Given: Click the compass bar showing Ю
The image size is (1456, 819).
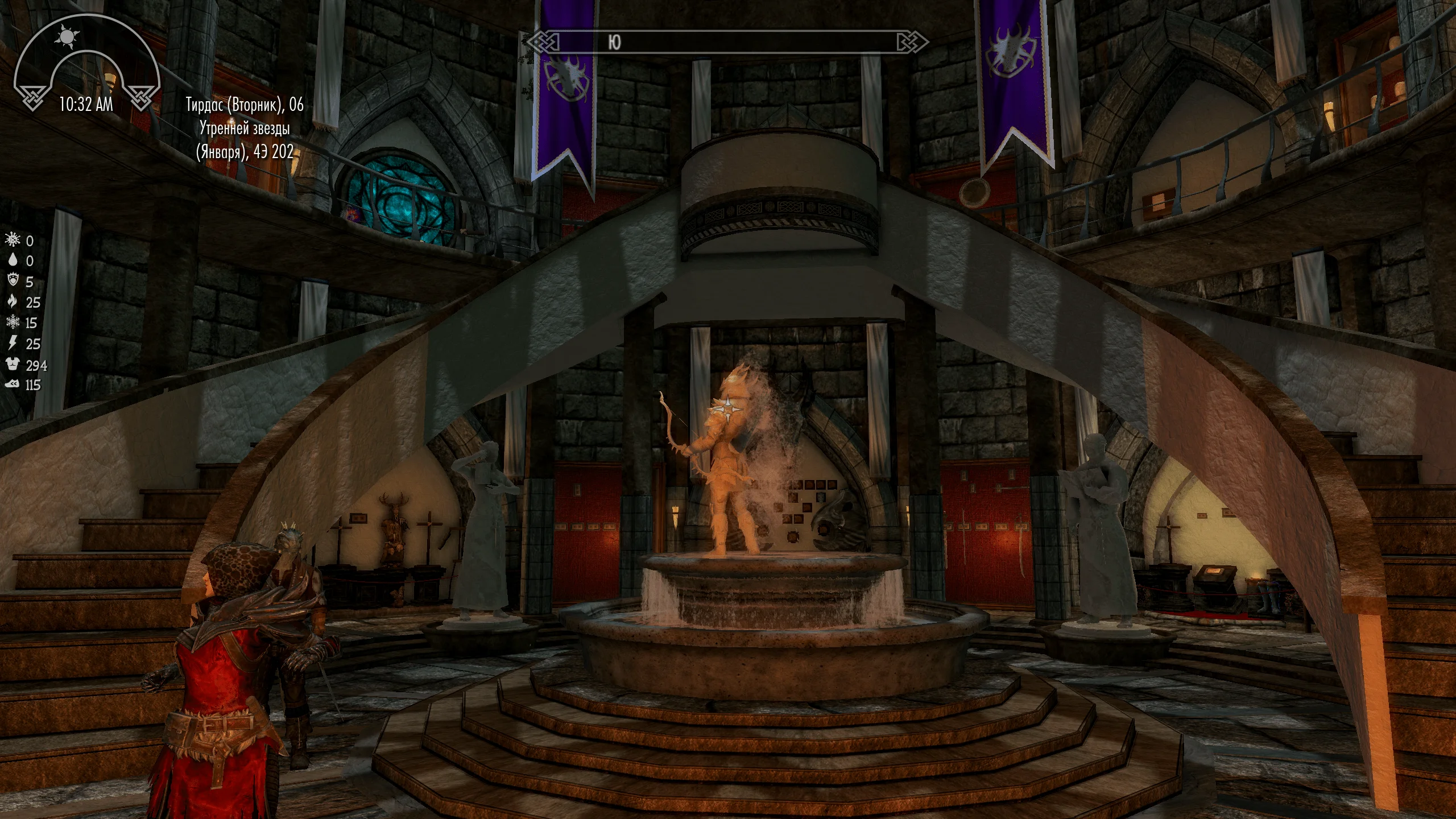Looking at the screenshot, I should coord(727,42).
